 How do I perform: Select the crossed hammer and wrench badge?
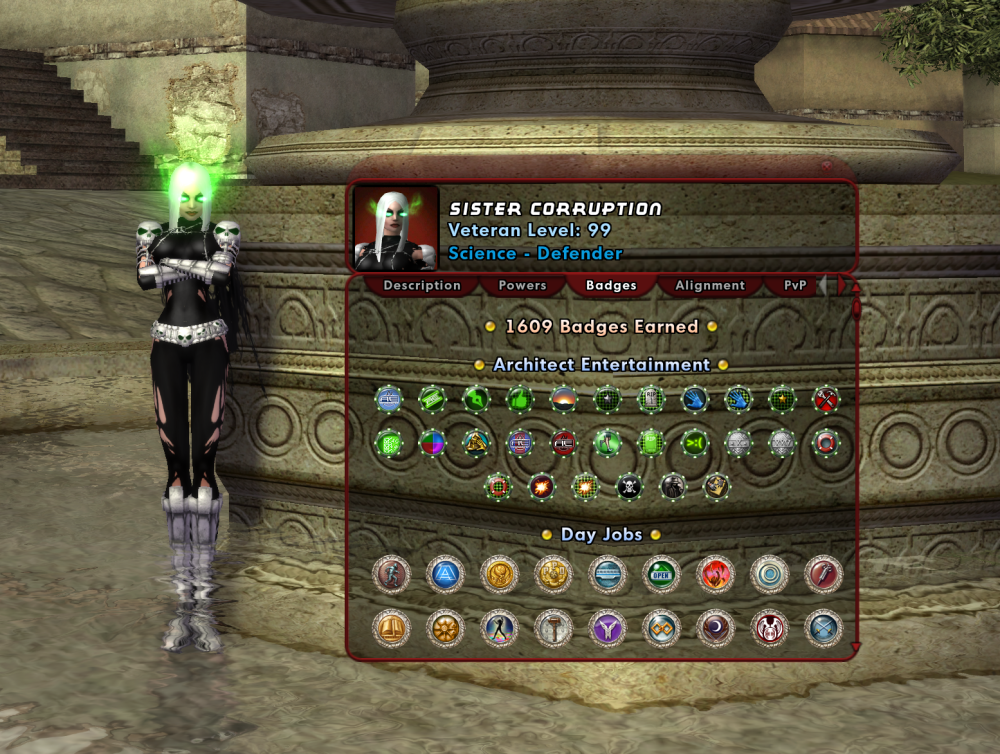(825, 400)
